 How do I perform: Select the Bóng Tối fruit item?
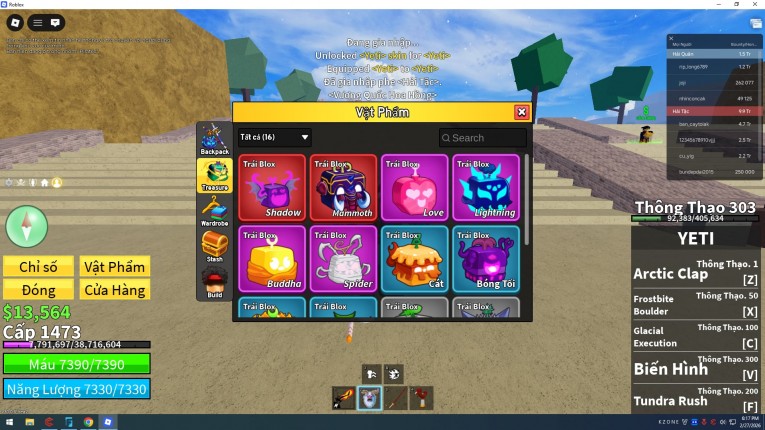coord(485,259)
